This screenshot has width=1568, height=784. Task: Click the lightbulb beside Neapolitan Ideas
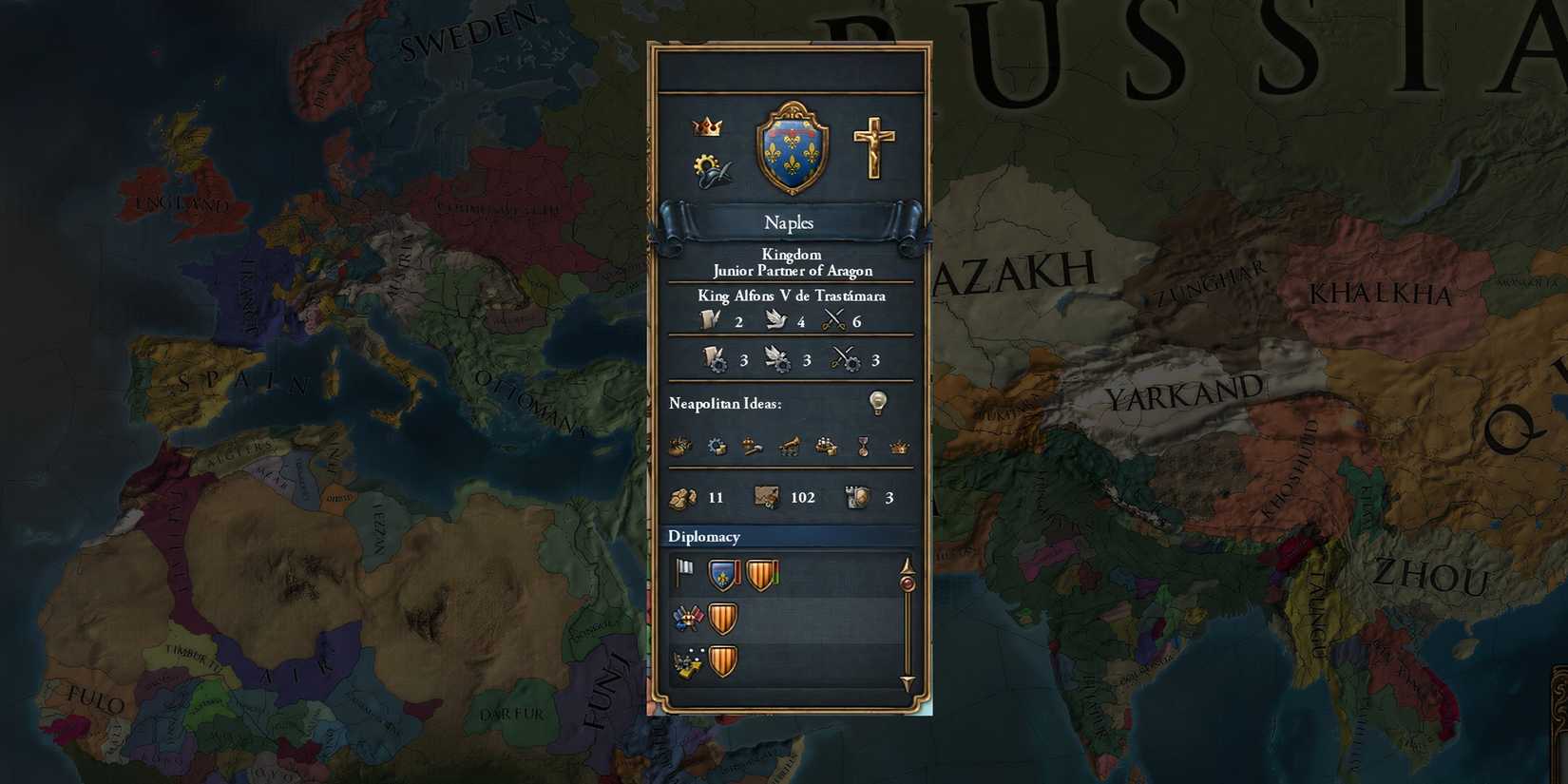coord(876,402)
